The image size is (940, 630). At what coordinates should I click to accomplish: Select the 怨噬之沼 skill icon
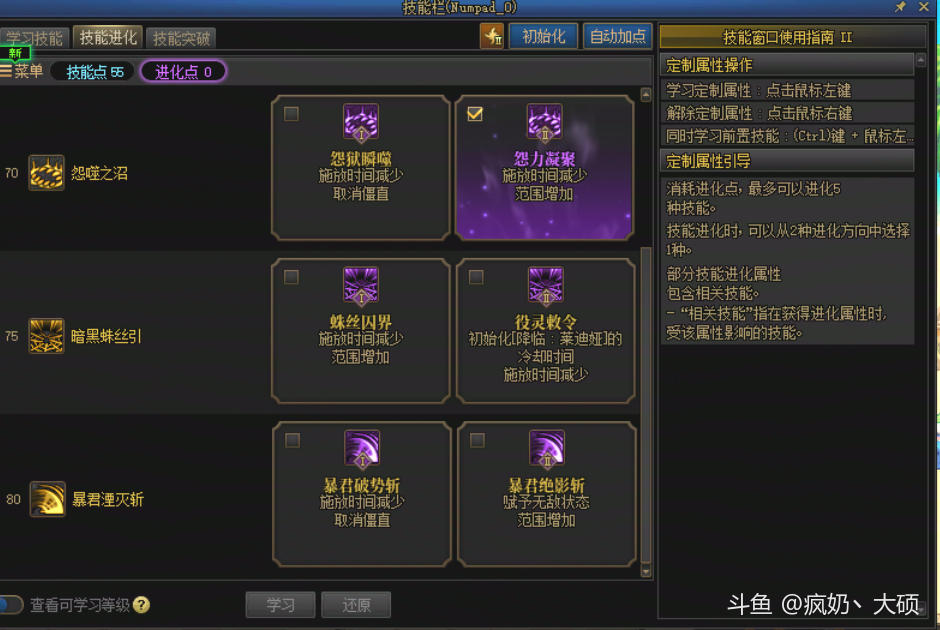pos(46,173)
